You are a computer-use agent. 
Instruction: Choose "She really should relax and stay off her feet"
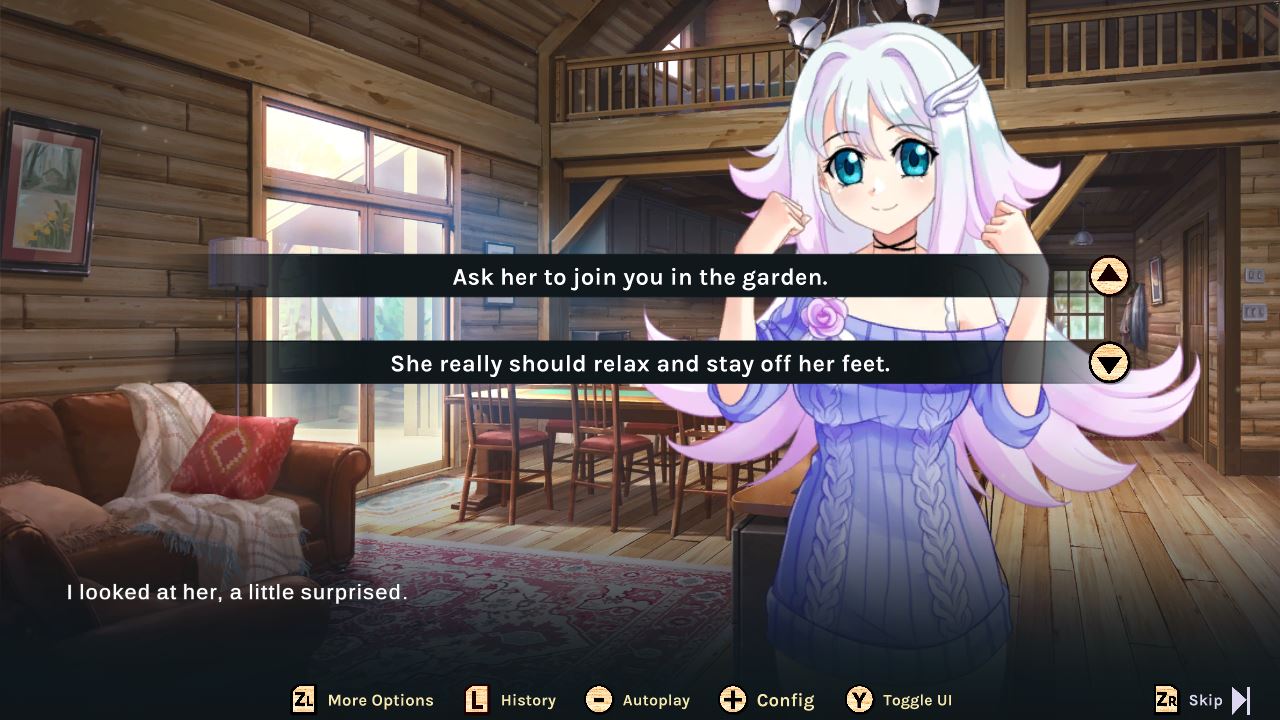click(x=650, y=364)
